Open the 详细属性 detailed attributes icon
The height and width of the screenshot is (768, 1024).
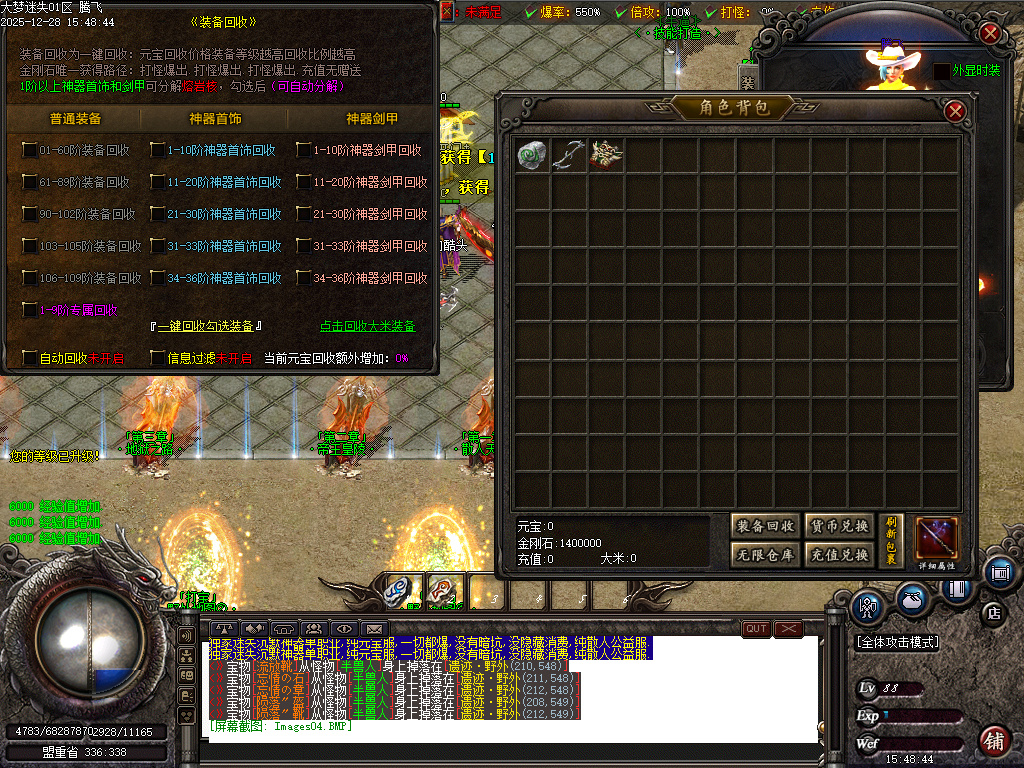coord(937,539)
